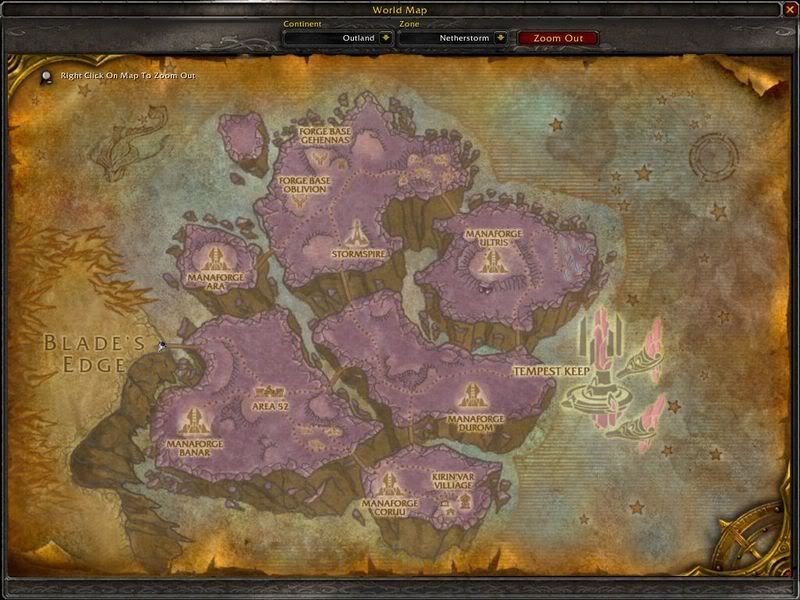Viewport: 800px width, 600px height.
Task: Select the Stormspire map marker
Action: click(x=356, y=236)
